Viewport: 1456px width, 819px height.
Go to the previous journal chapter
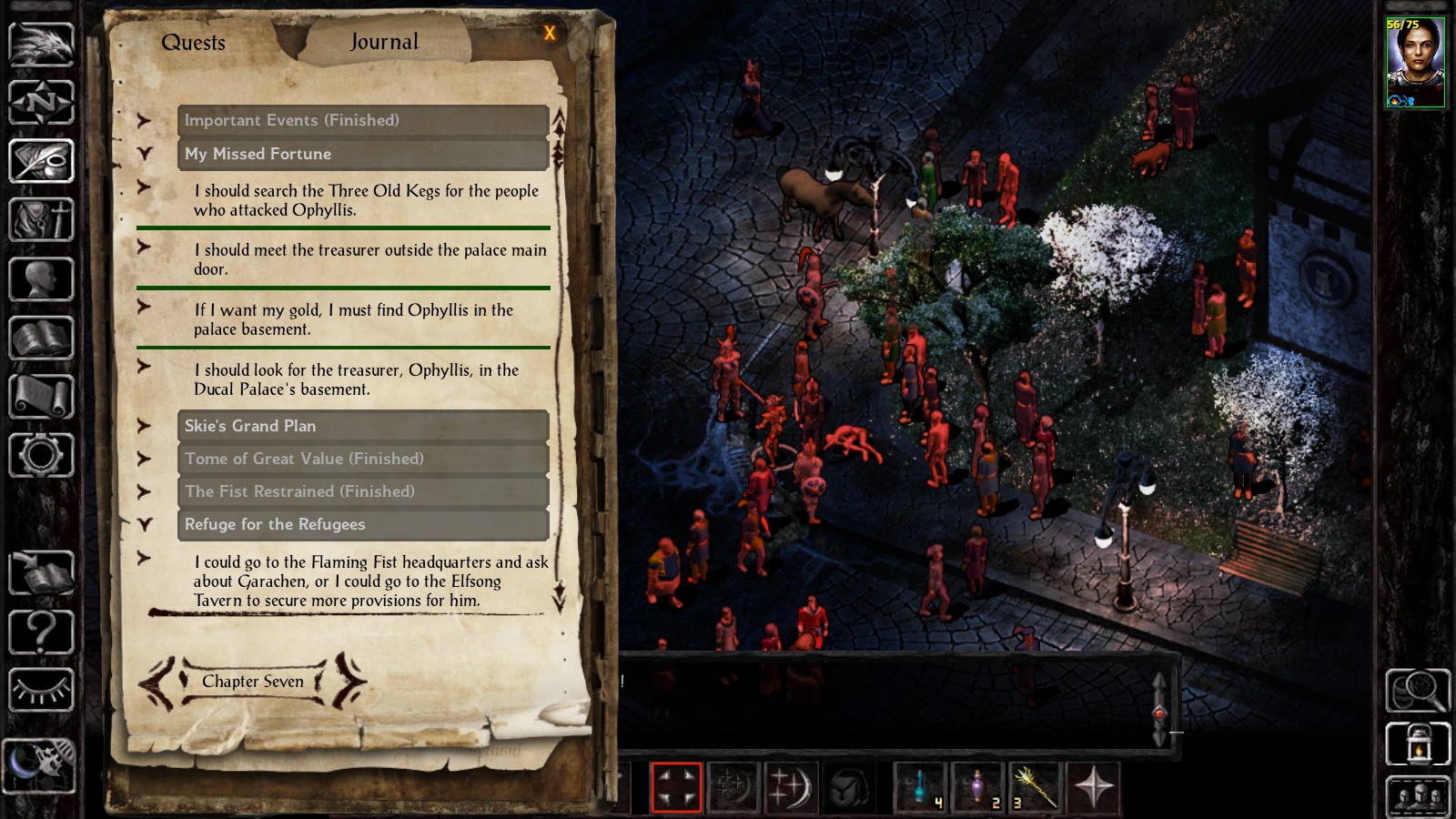[157, 682]
